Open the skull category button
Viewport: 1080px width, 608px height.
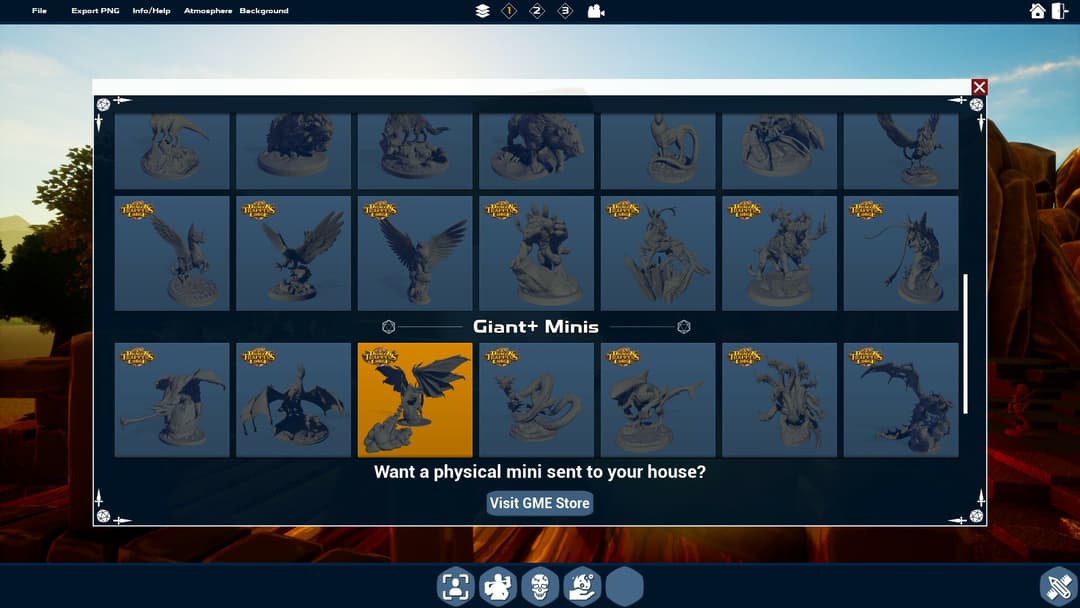(539, 586)
